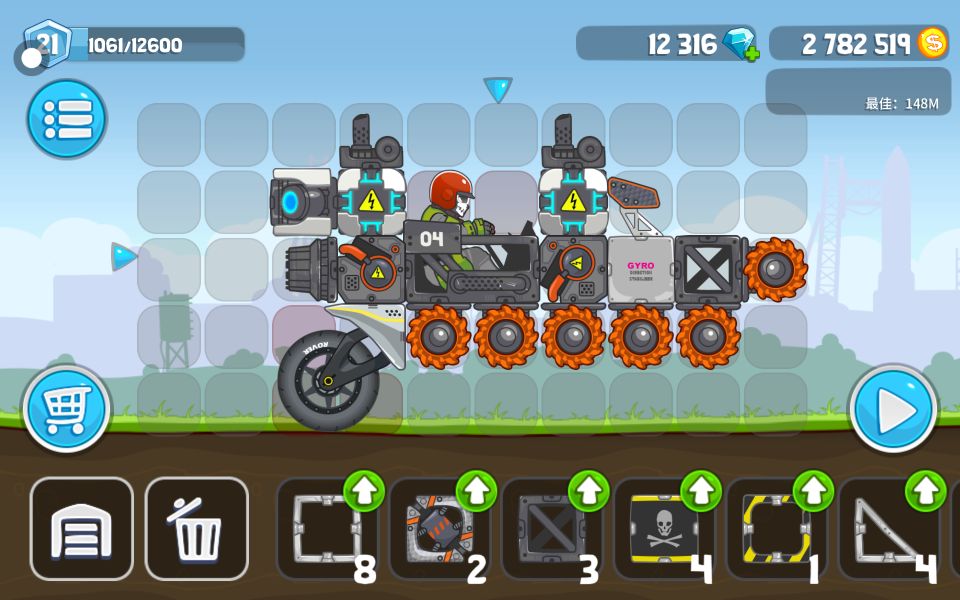The width and height of the screenshot is (960, 600).
Task: Tap the level 21 shield badge
Action: click(47, 42)
